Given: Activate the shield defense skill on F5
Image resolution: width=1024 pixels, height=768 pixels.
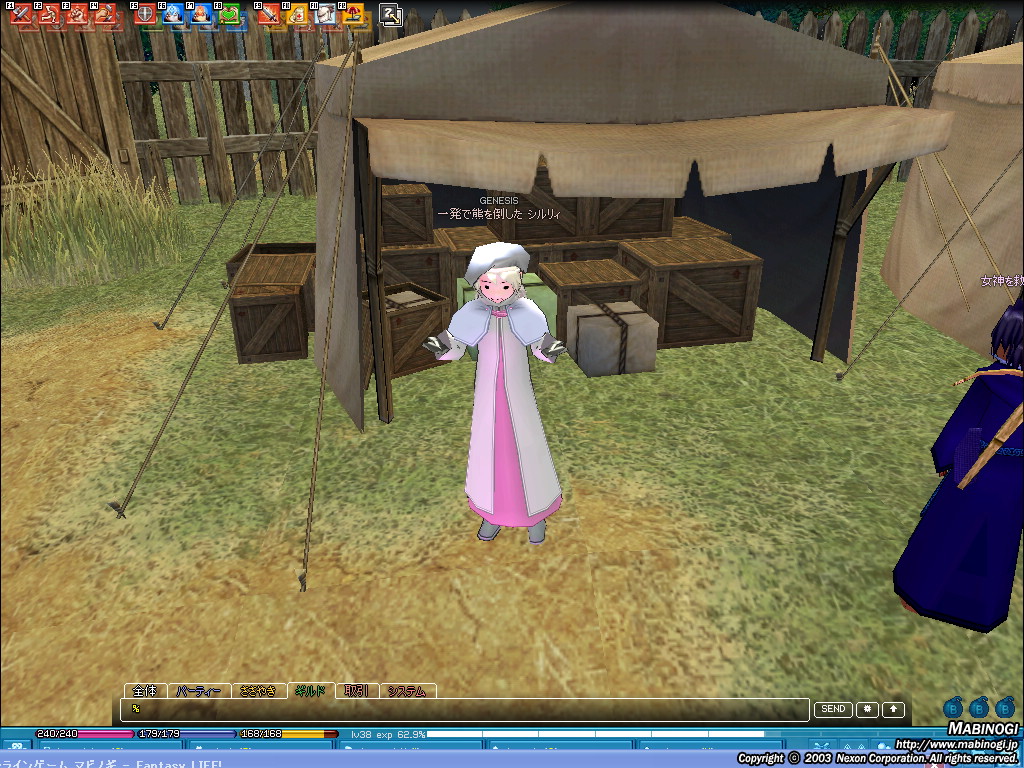Looking at the screenshot, I should pyautogui.click(x=146, y=15).
